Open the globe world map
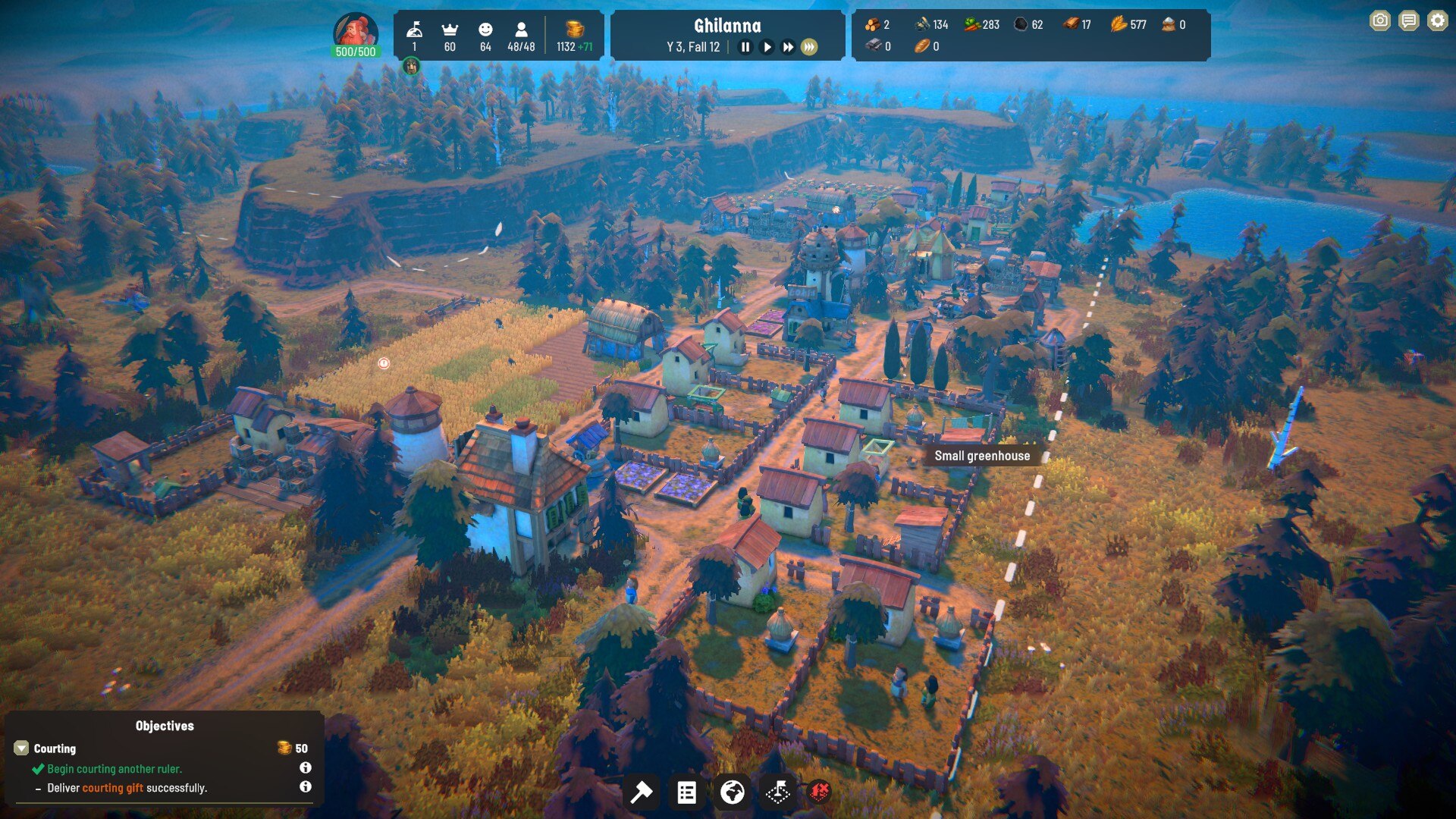Viewport: 1456px width, 819px height. click(732, 792)
